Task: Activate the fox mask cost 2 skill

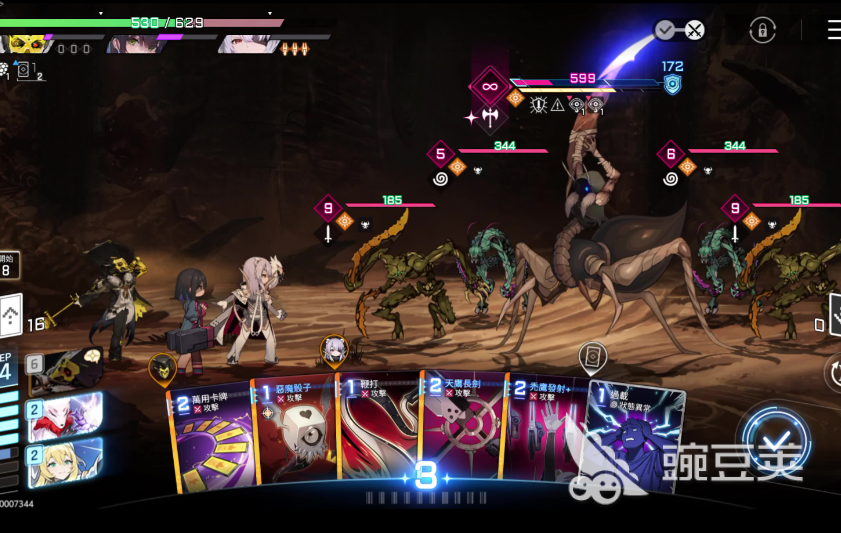Action: (x=65, y=415)
